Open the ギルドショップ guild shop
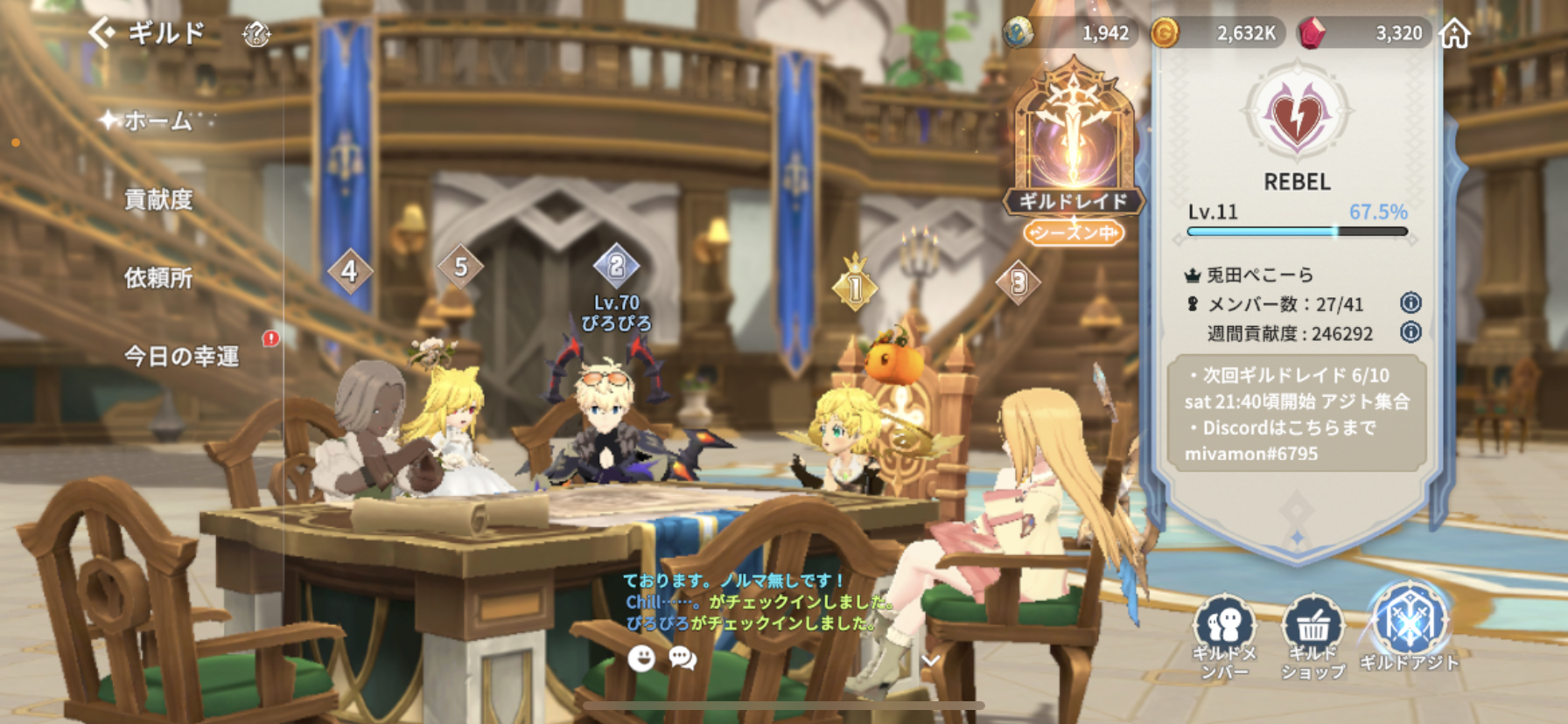The width and height of the screenshot is (1568, 724). (x=1312, y=636)
